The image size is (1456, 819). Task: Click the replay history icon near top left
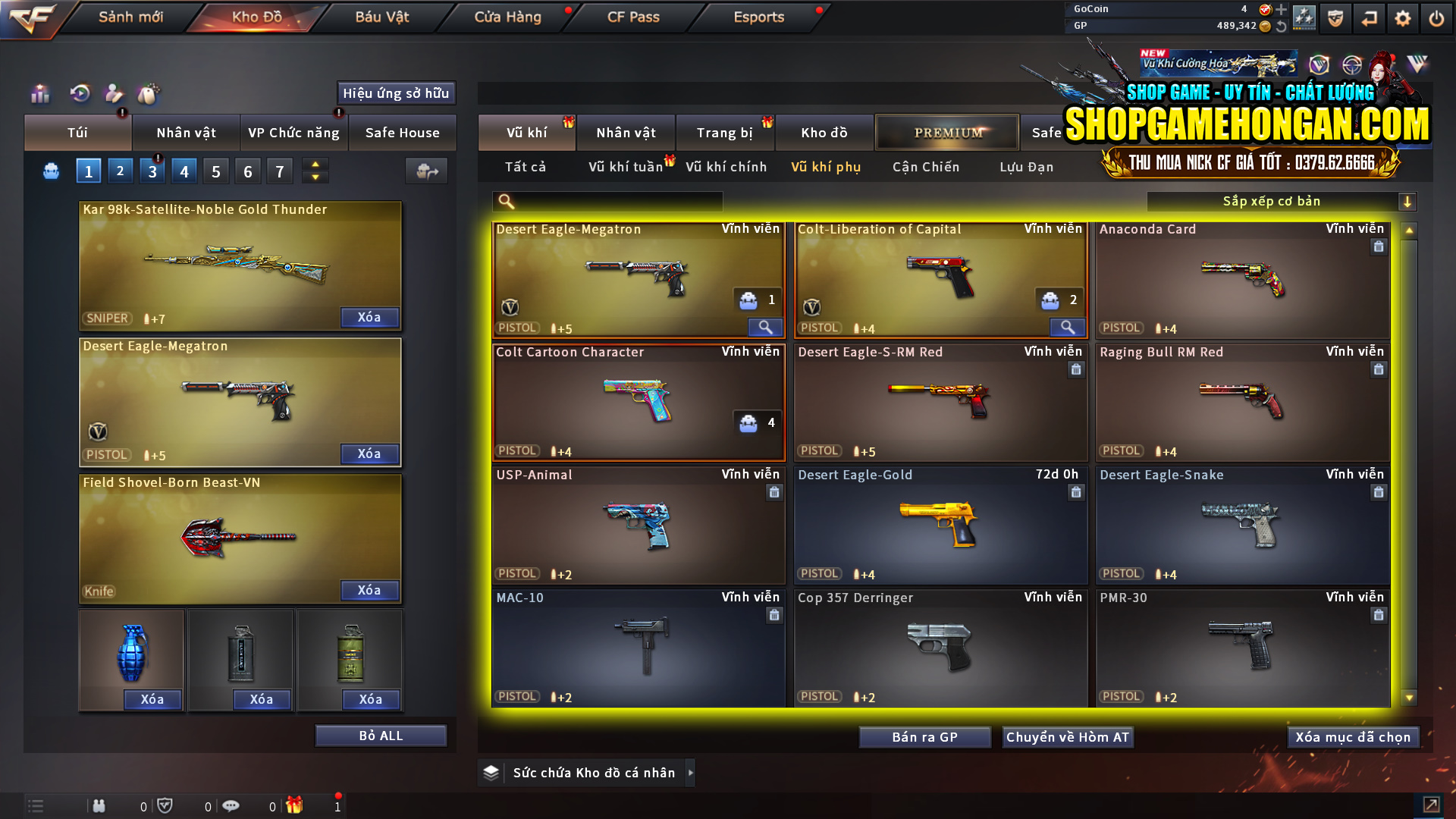[x=80, y=94]
